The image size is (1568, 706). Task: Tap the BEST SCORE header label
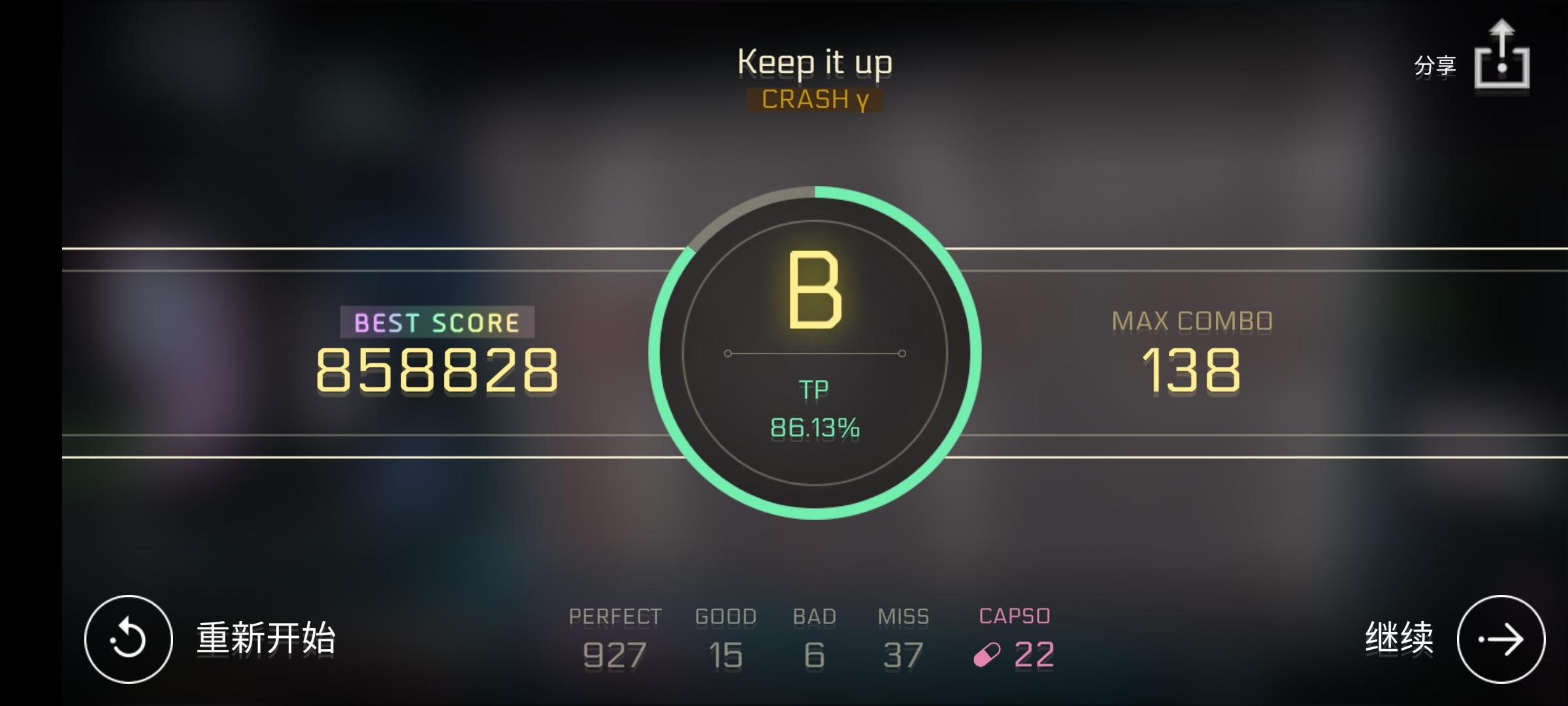coord(434,321)
